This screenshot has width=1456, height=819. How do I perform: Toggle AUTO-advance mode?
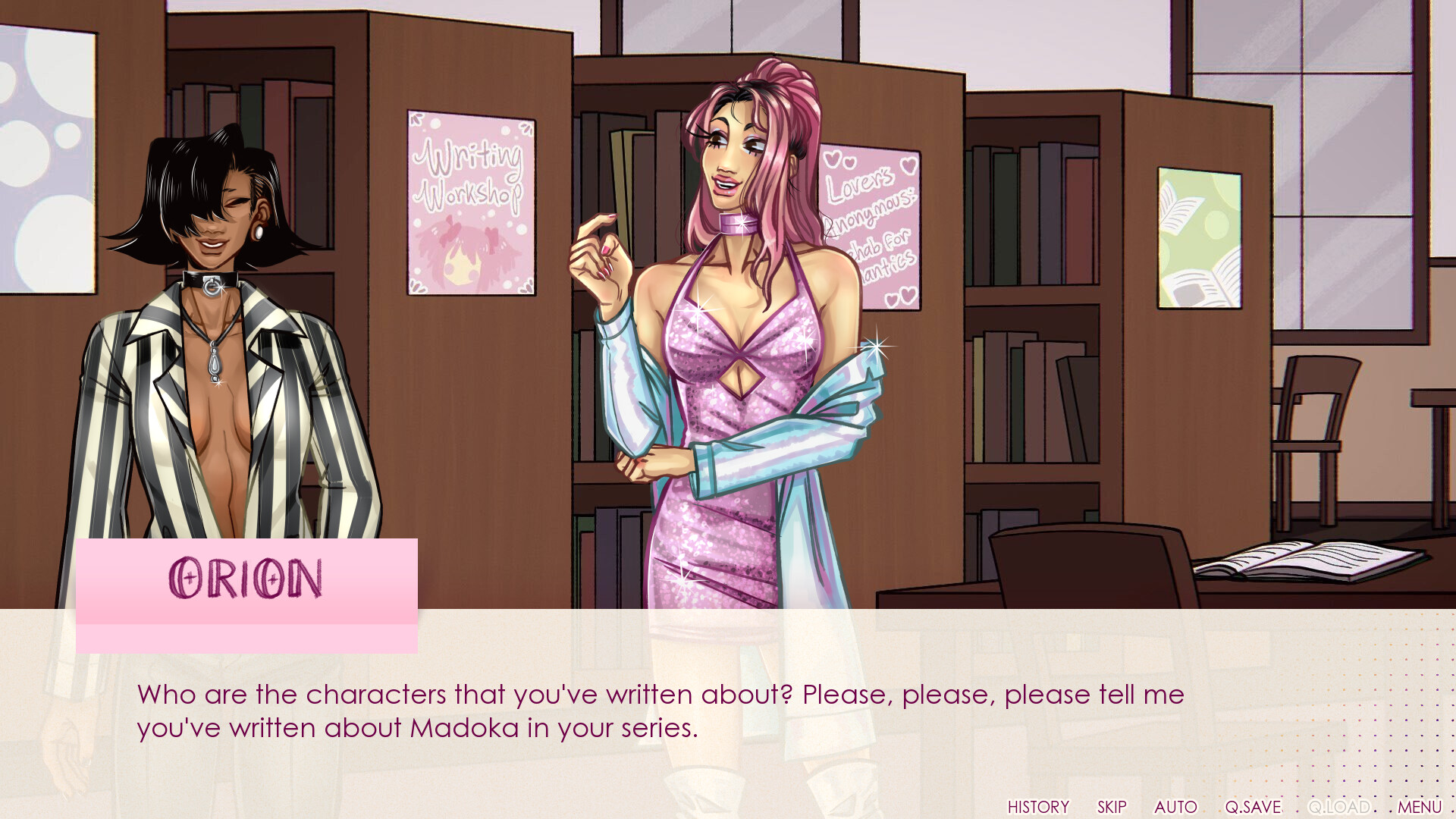click(1175, 806)
